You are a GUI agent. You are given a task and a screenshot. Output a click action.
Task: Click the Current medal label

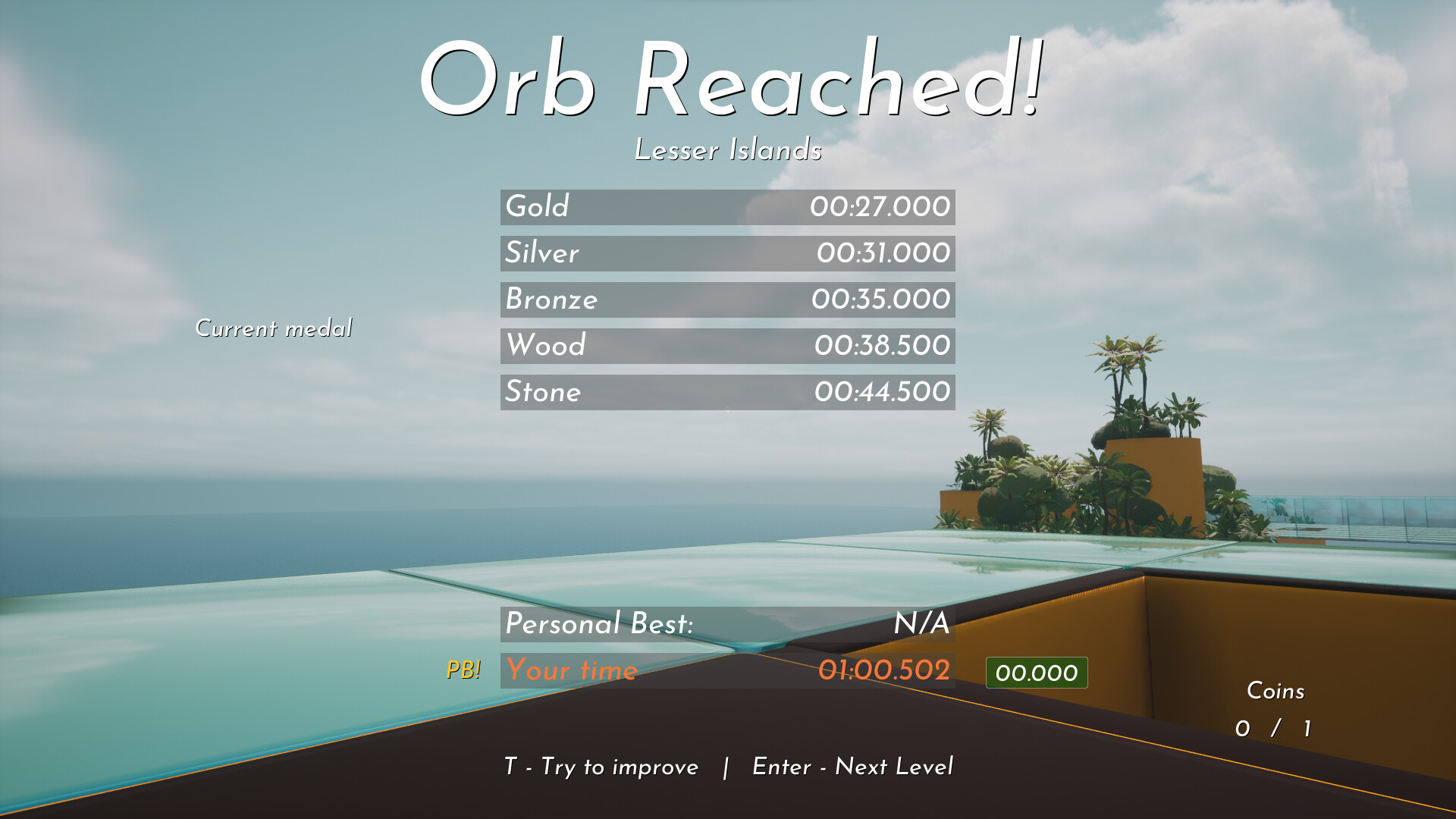274,328
